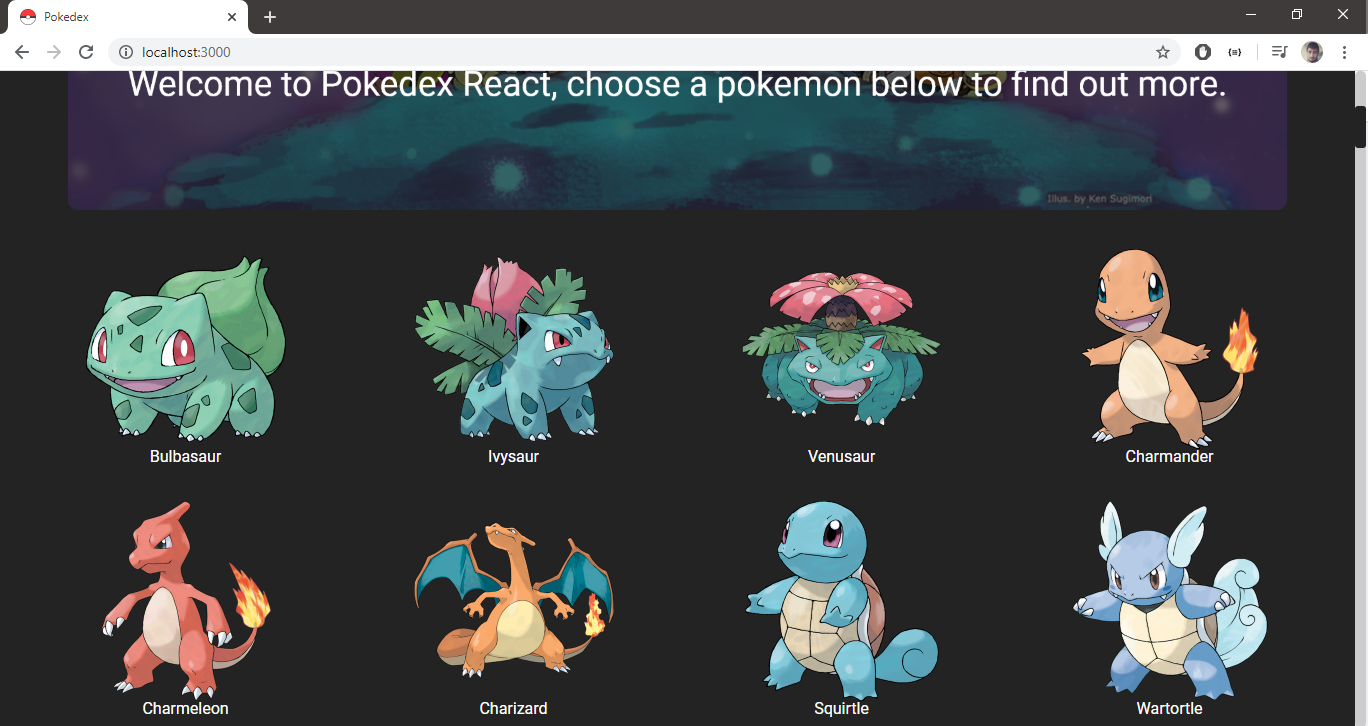Click the forward navigation arrow

point(54,51)
